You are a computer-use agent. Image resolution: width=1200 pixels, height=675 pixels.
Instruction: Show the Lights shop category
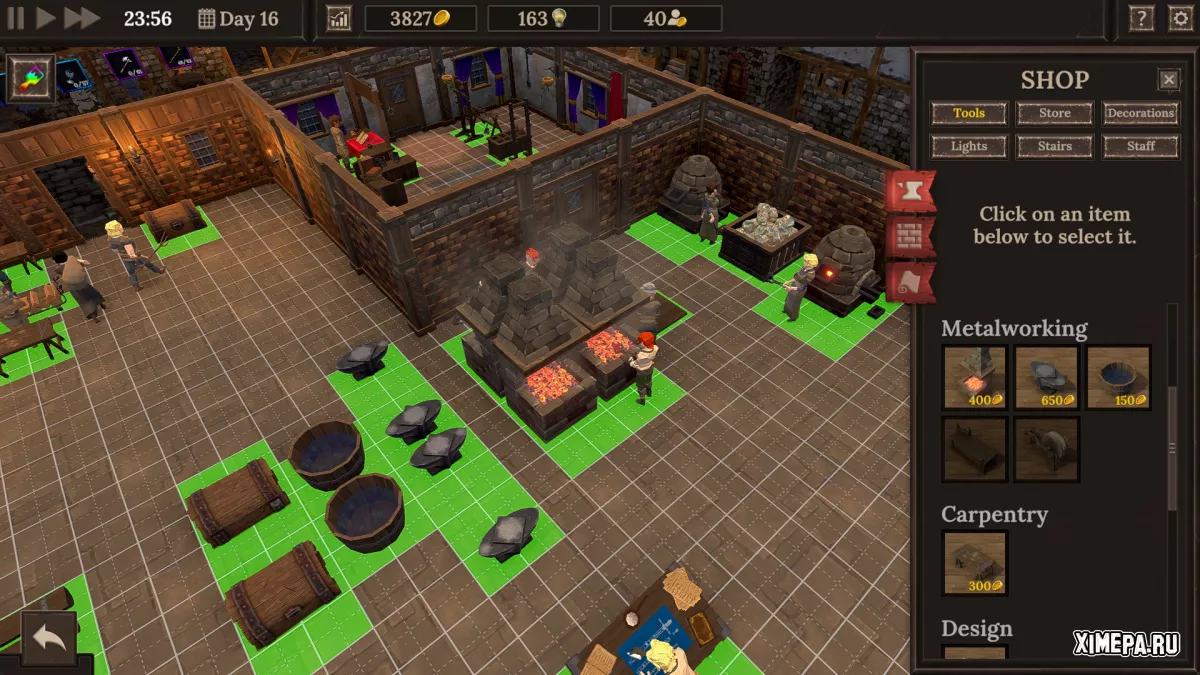pyautogui.click(x=968, y=146)
